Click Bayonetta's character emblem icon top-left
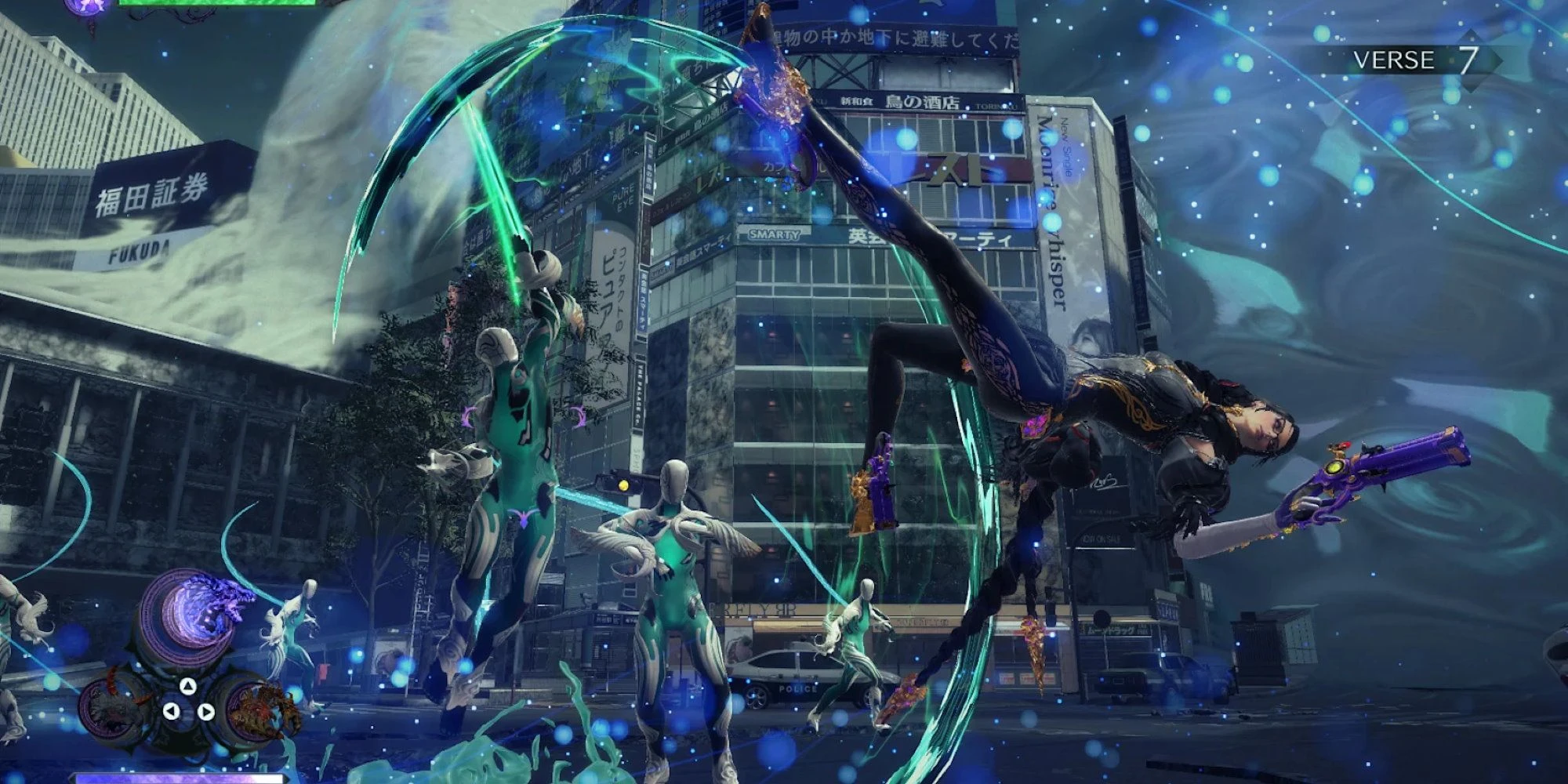Image resolution: width=1568 pixels, height=784 pixels. (88, 6)
